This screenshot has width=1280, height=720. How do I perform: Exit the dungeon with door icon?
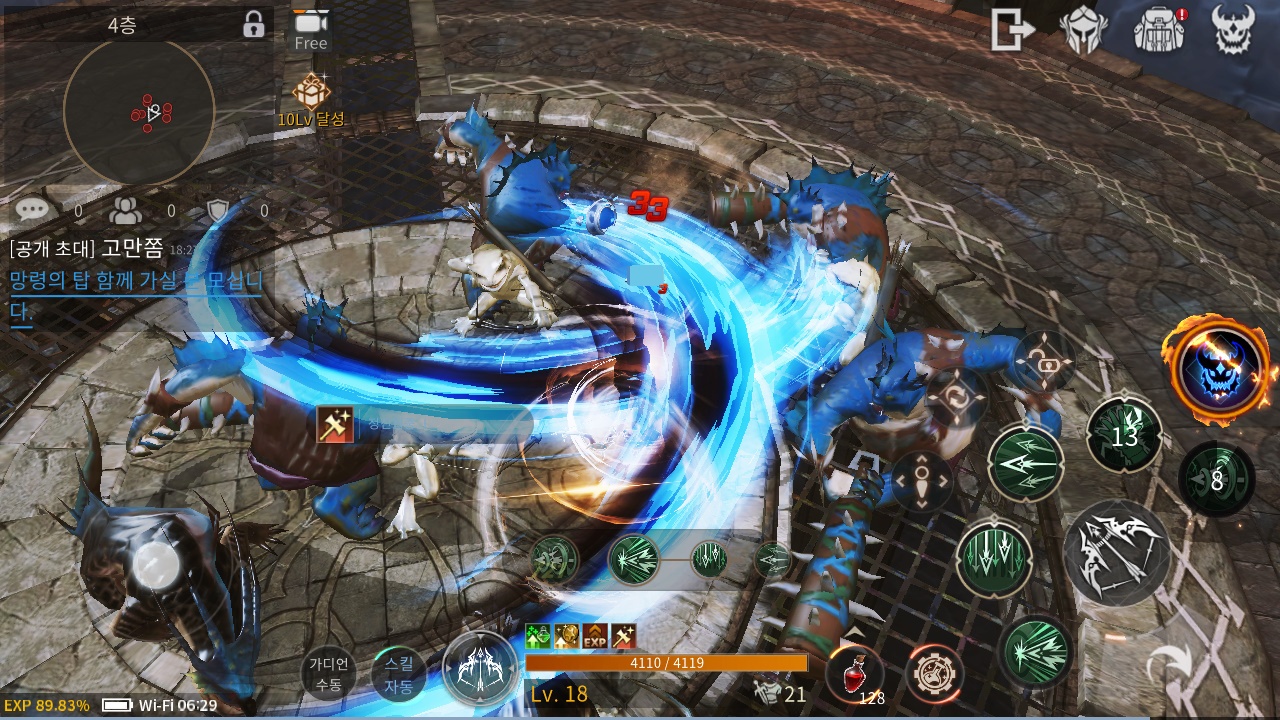1012,29
